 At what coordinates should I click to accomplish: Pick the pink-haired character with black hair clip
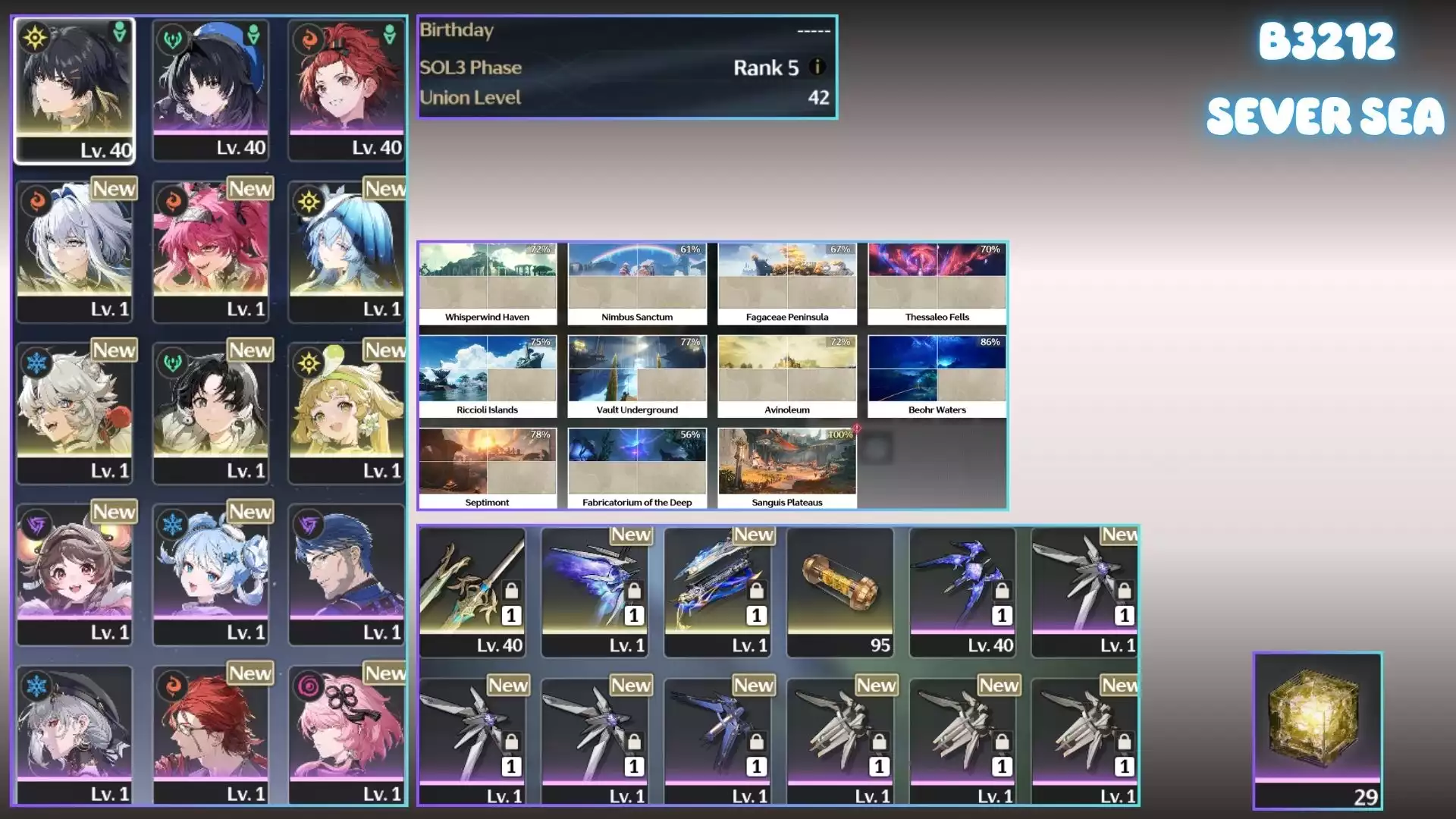coord(347,733)
